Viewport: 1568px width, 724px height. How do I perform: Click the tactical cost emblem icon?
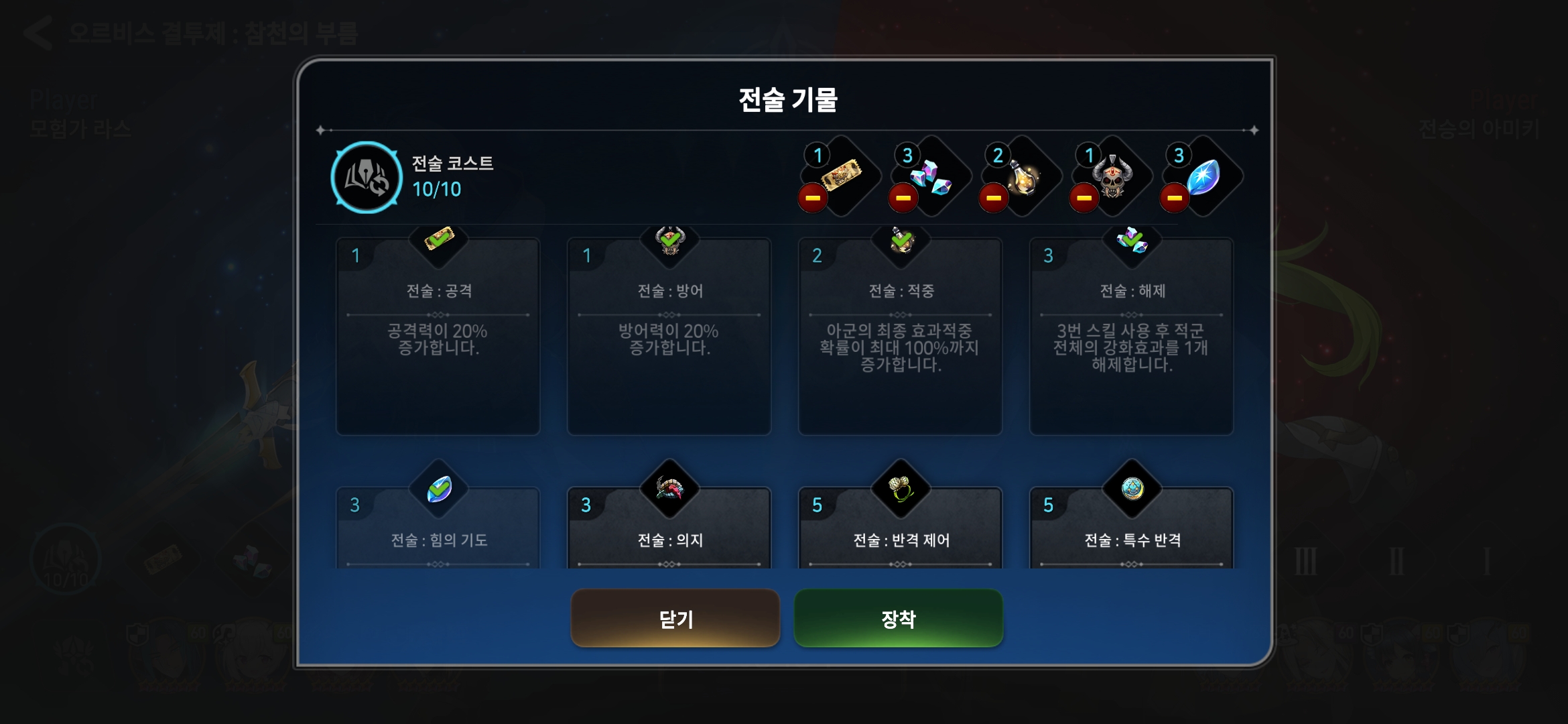[x=367, y=178]
